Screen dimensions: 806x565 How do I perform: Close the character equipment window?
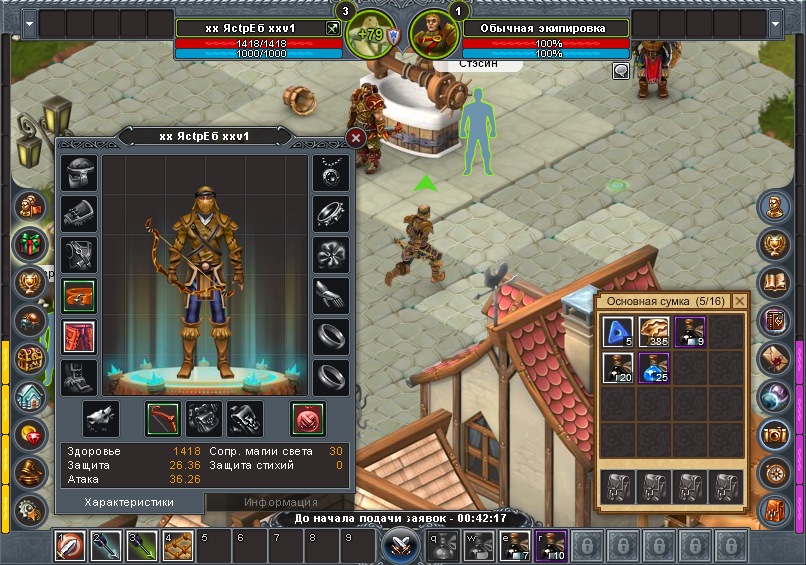[356, 137]
